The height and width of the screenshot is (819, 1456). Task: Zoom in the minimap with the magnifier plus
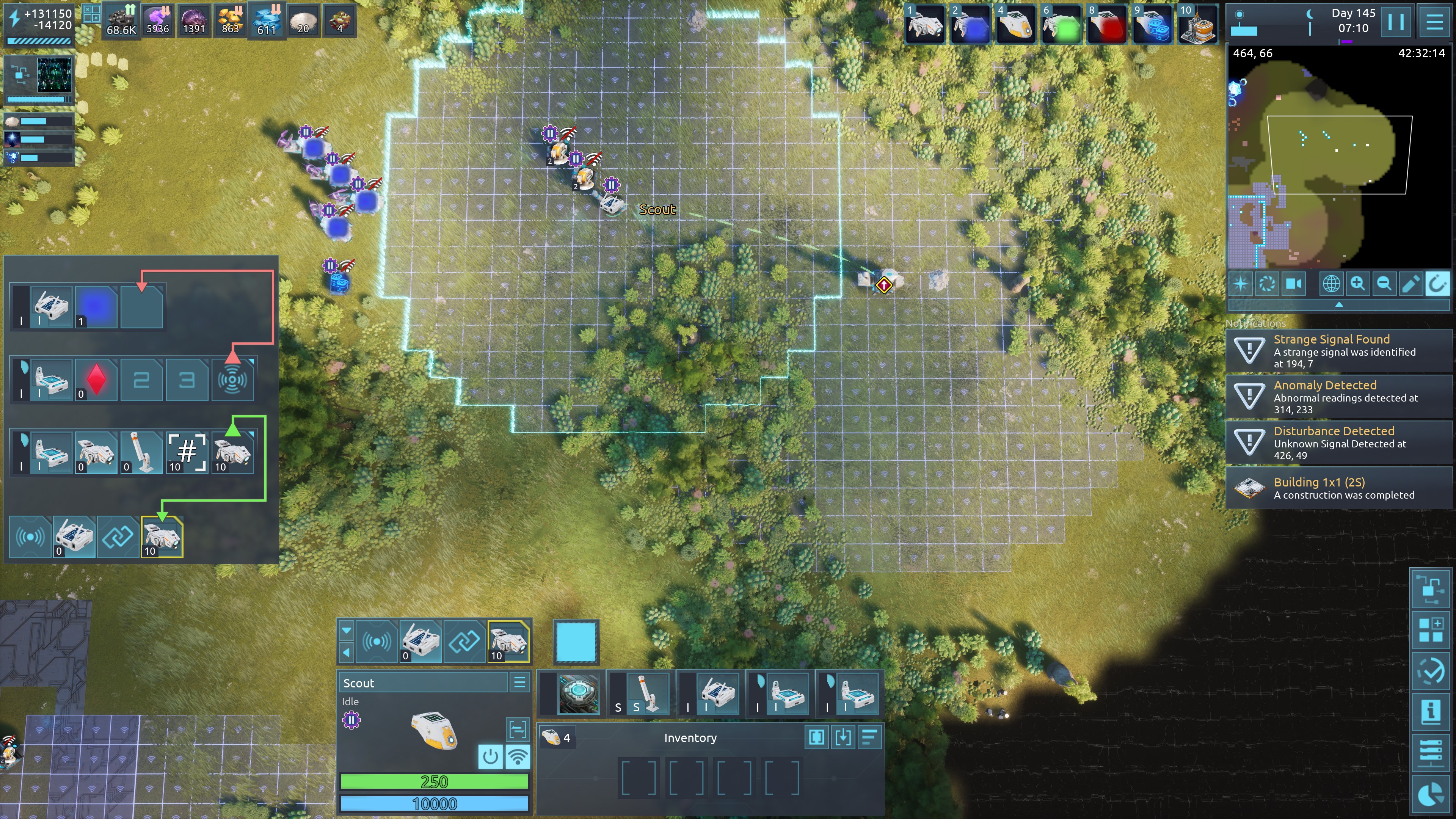click(1358, 284)
